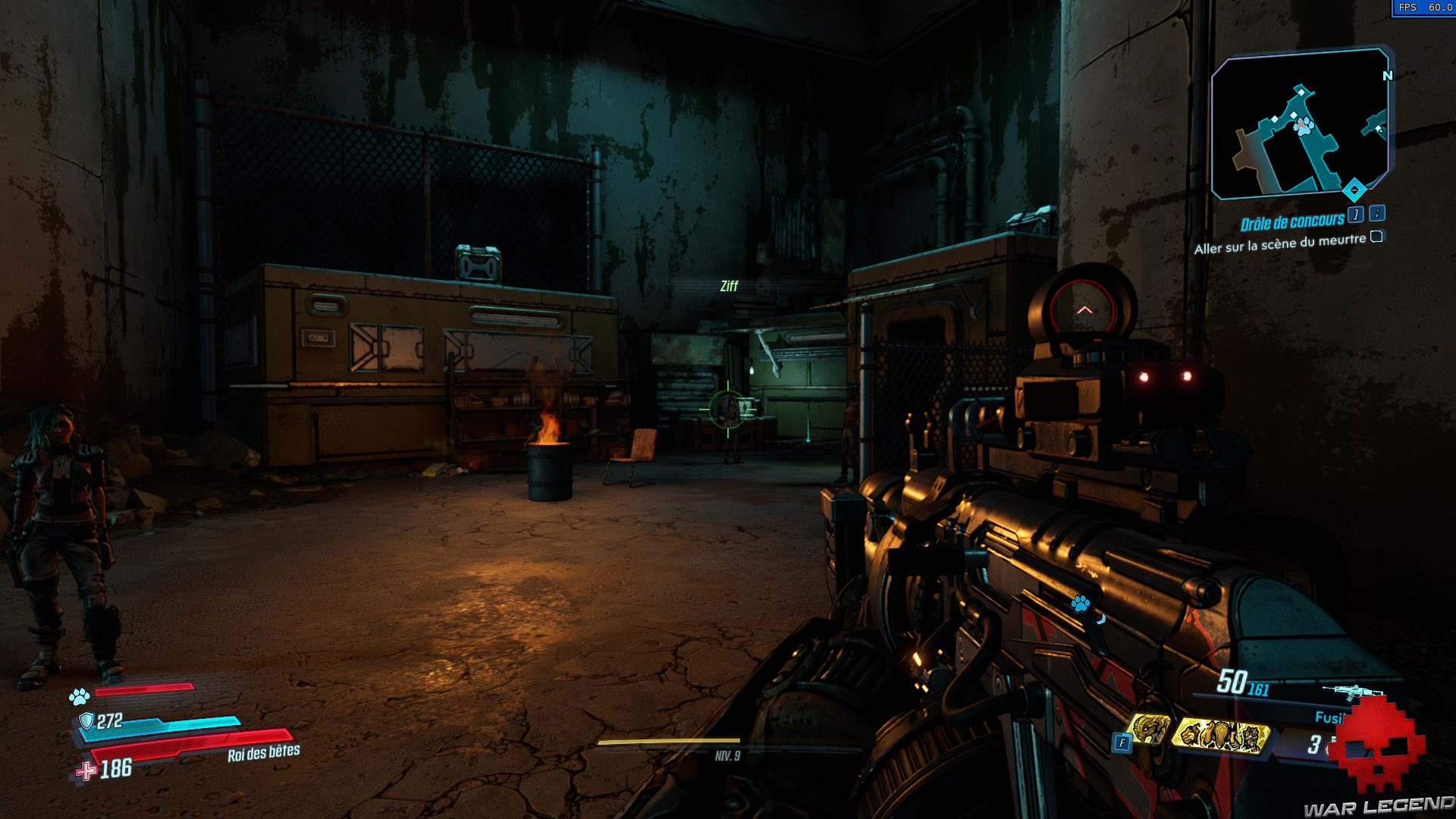This screenshot has height=819, width=1456.
Task: Expand the weapon name label 'Fusi...'
Action: pyautogui.click(x=1329, y=716)
